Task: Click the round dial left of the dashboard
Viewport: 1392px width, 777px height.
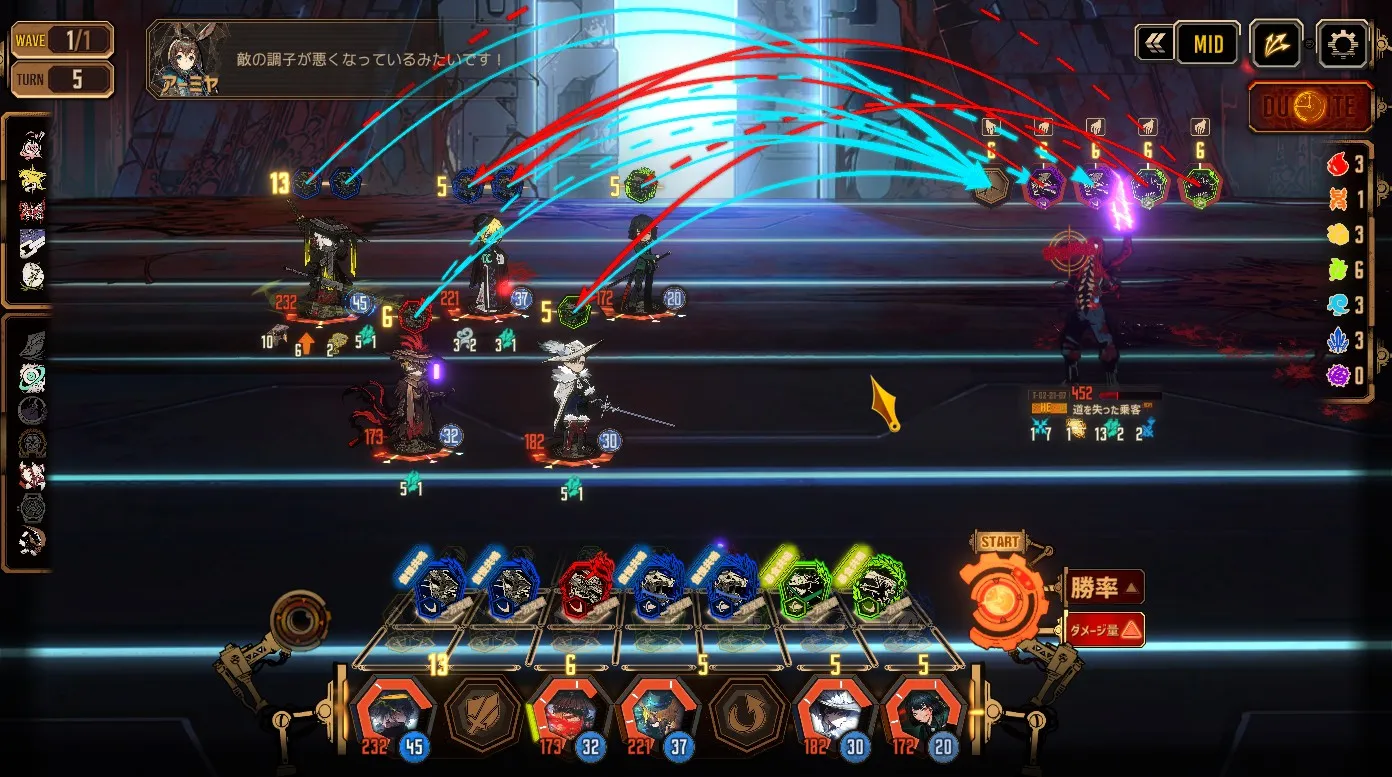Action: coord(298,620)
